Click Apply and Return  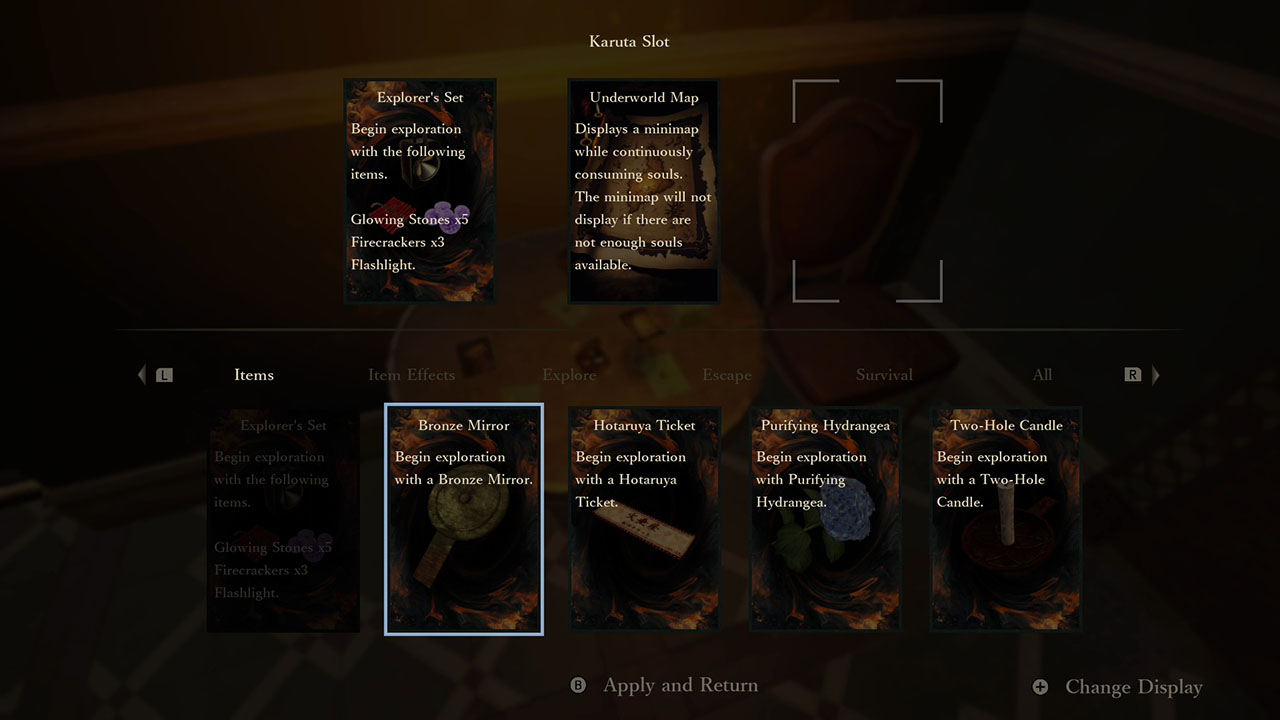[x=680, y=687]
